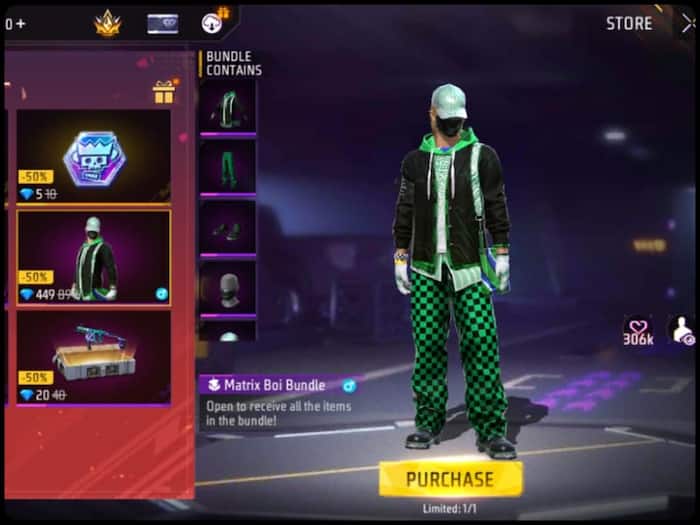Viewport: 700px width, 525px height.
Task: Preview the masked head item
Action: (x=227, y=288)
